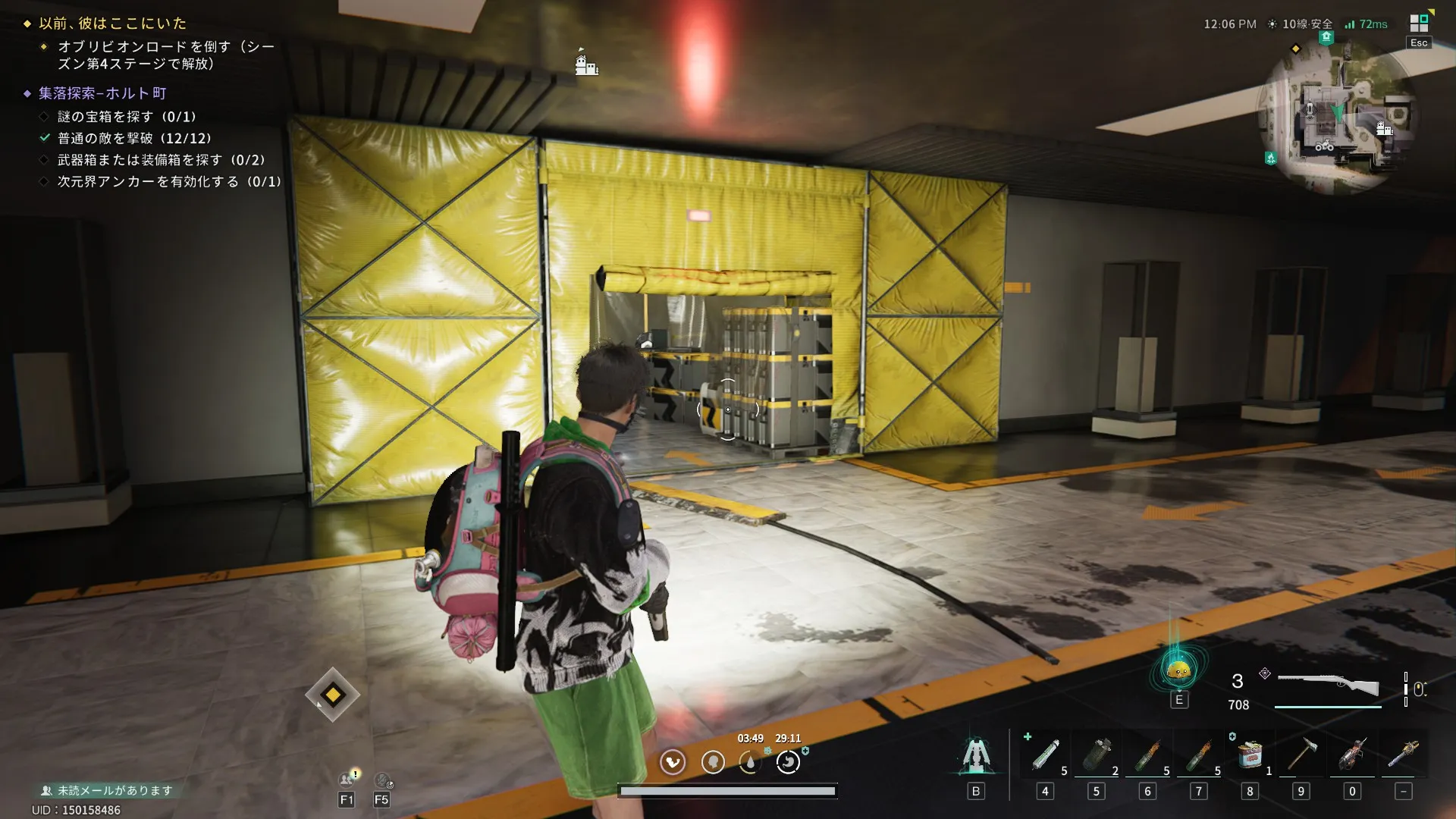
Task: Select the yellow diamond quest marker
Action: pos(332,695)
